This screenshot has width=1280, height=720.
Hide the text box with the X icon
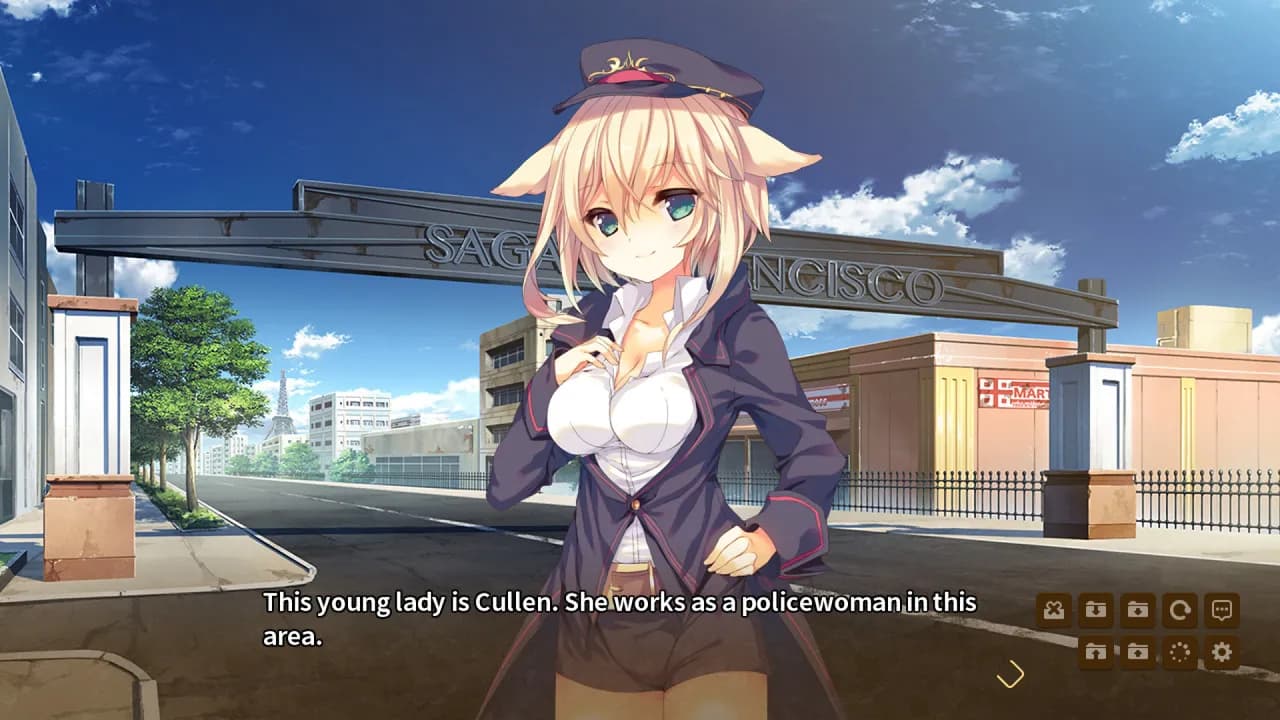click(1054, 610)
